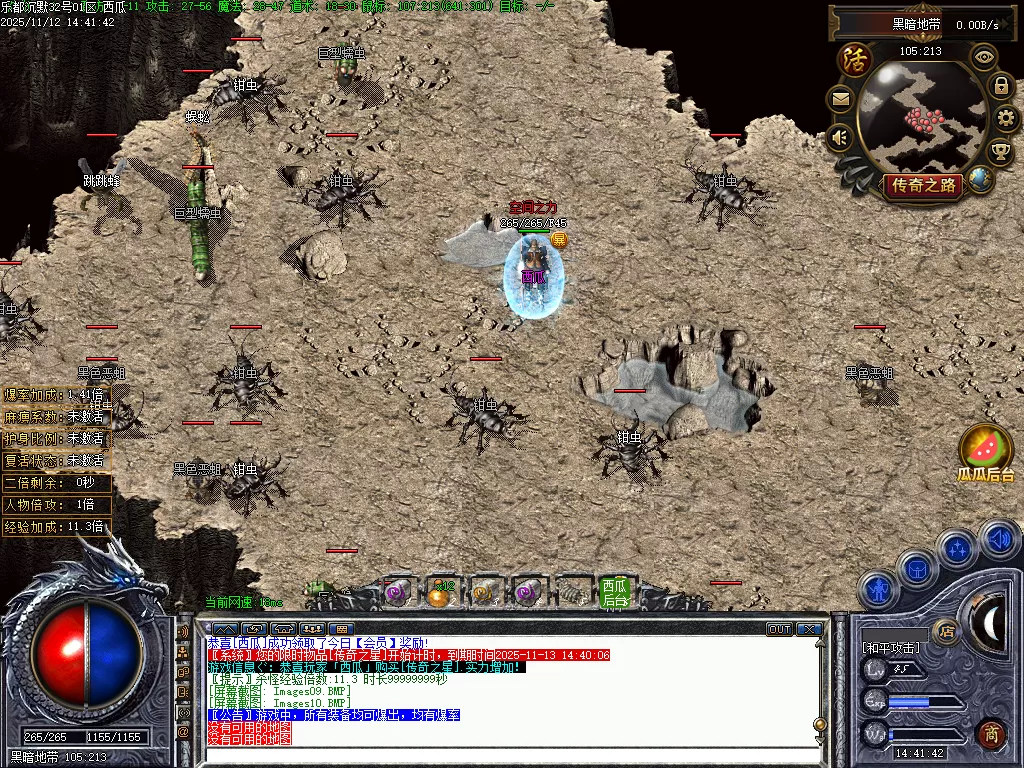The image size is (1024, 768).
Task: Click the padlock icon beside minimap
Action: click(1000, 87)
